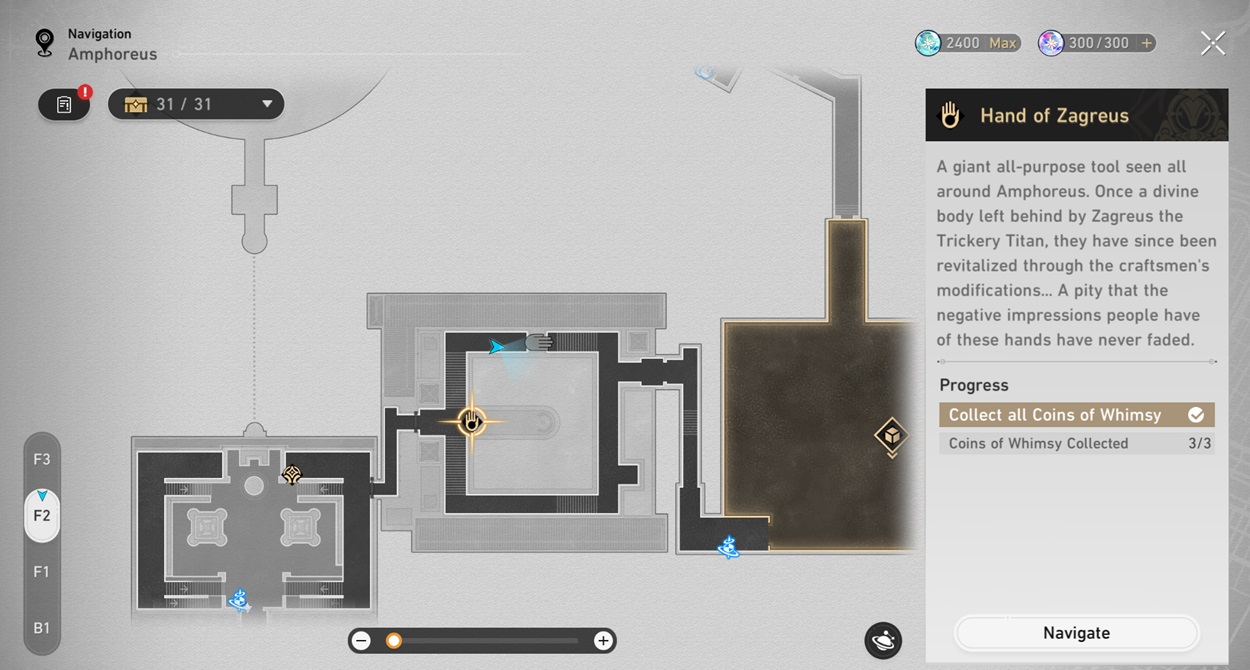Switch to floor F3

[x=42, y=460]
